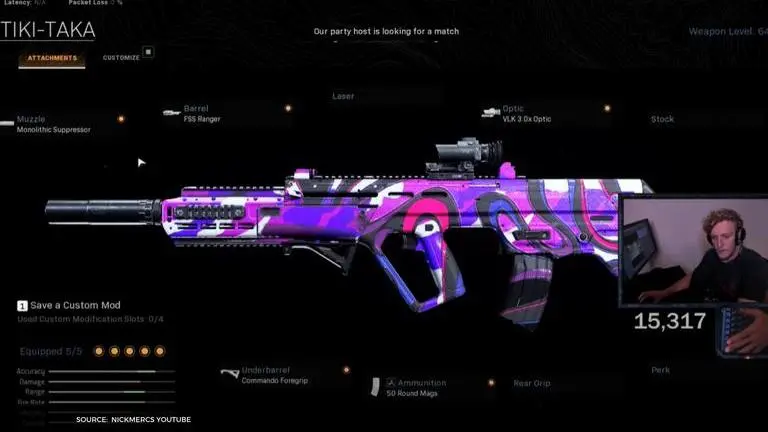This screenshot has height=432, width=768.
Task: Switch to the Attachments tab
Action: [51, 58]
